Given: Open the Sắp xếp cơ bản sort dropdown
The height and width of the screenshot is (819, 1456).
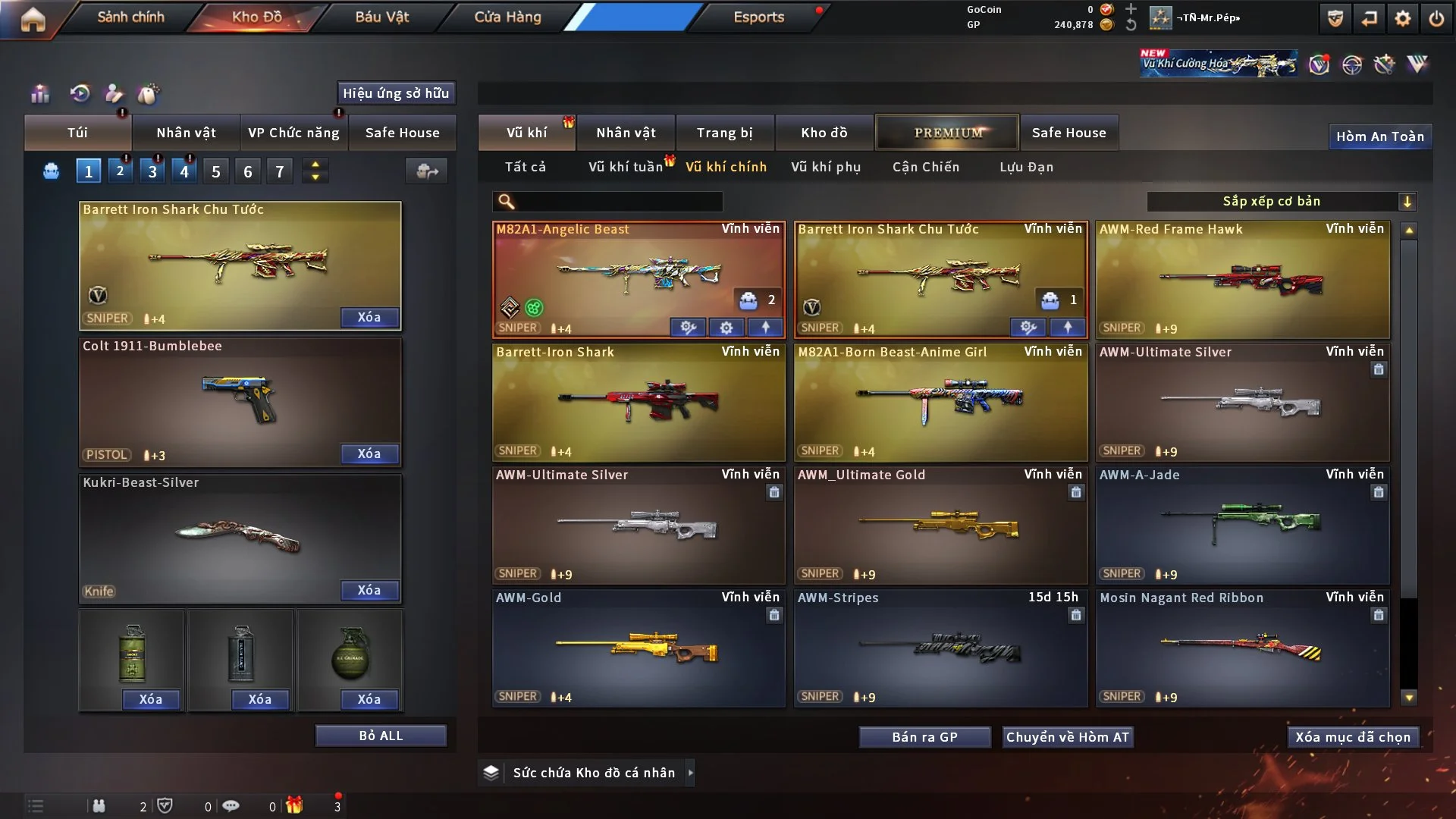Looking at the screenshot, I should 1281,202.
